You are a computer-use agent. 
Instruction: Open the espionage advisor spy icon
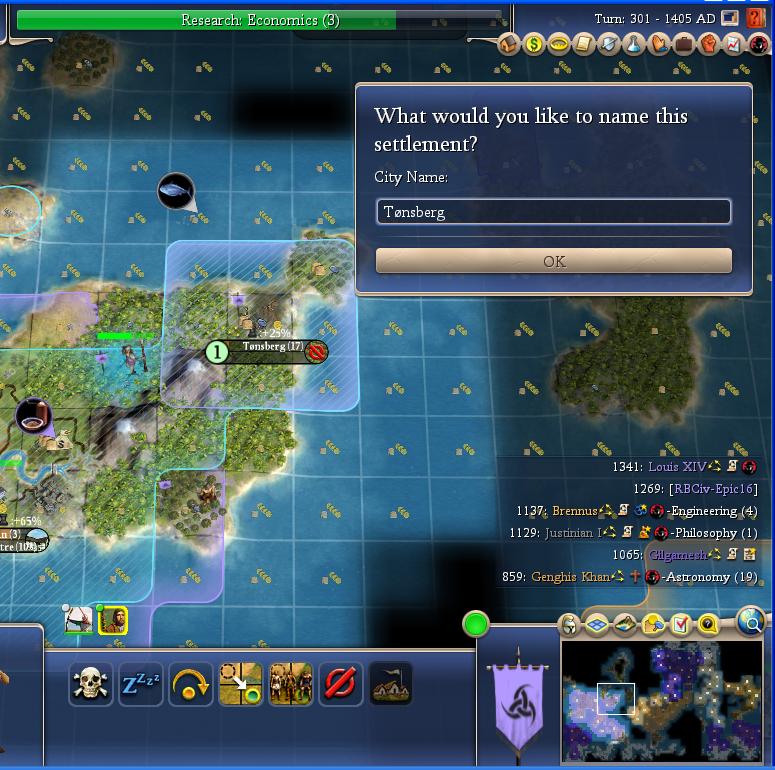tap(757, 45)
